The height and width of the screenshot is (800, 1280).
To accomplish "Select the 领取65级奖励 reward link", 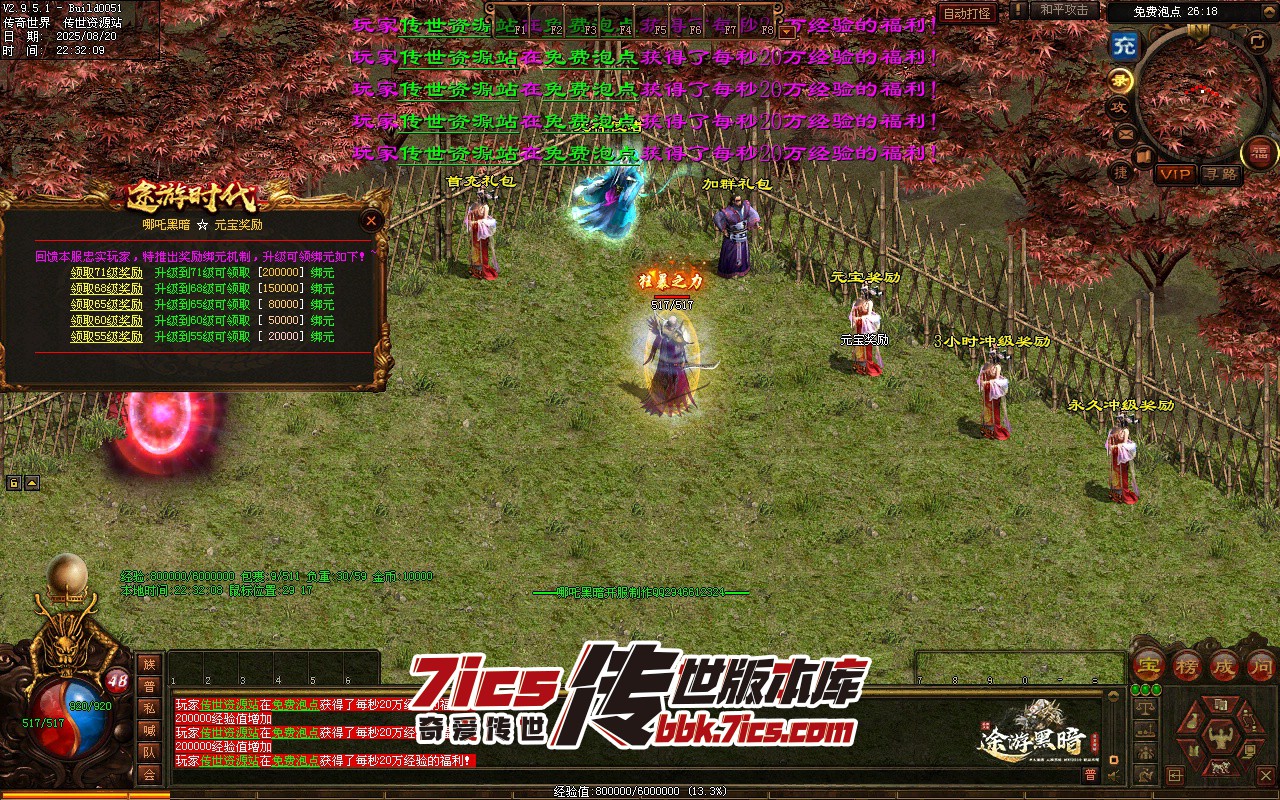I will click(x=106, y=305).
